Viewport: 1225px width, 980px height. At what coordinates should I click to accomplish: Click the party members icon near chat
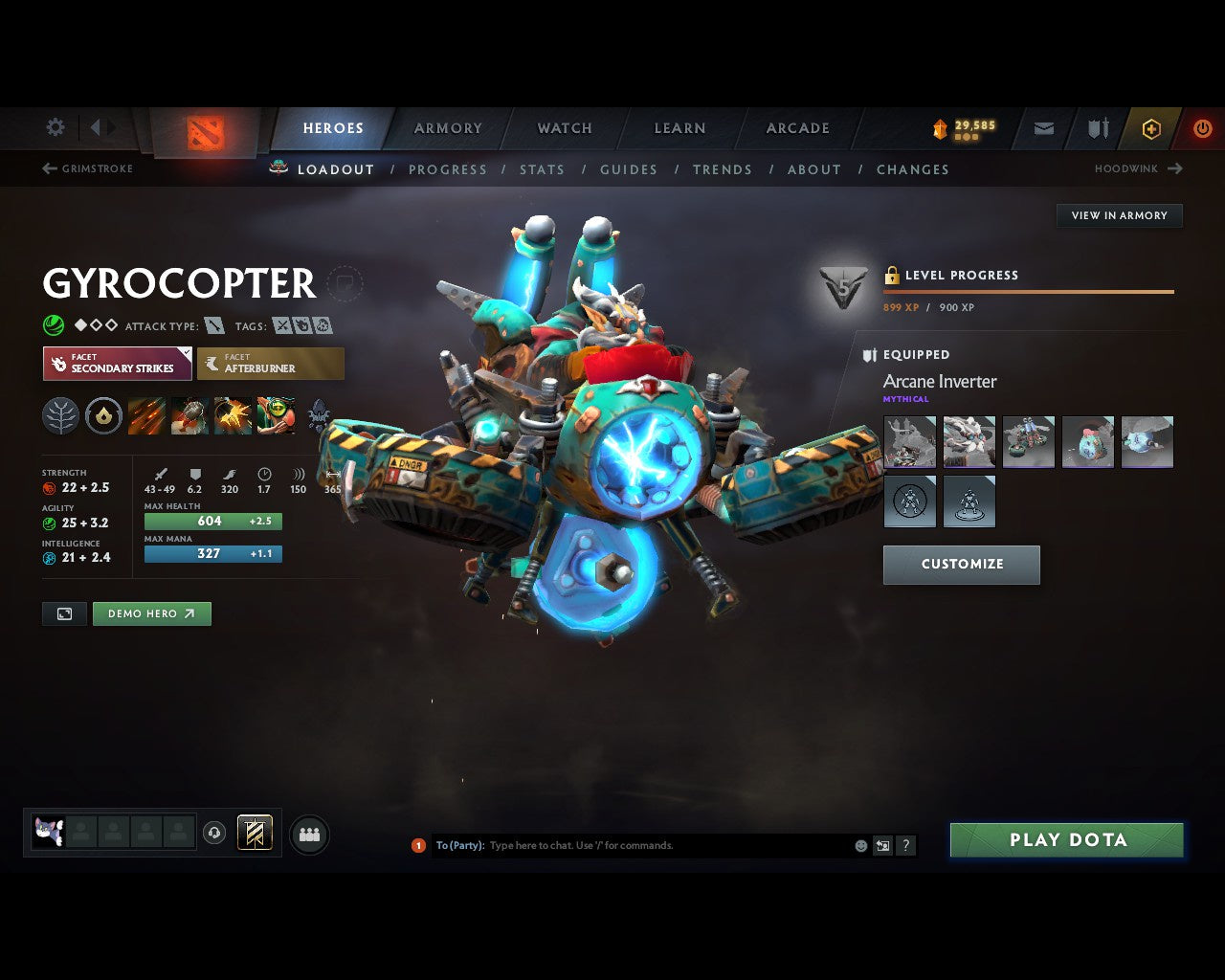pyautogui.click(x=308, y=833)
